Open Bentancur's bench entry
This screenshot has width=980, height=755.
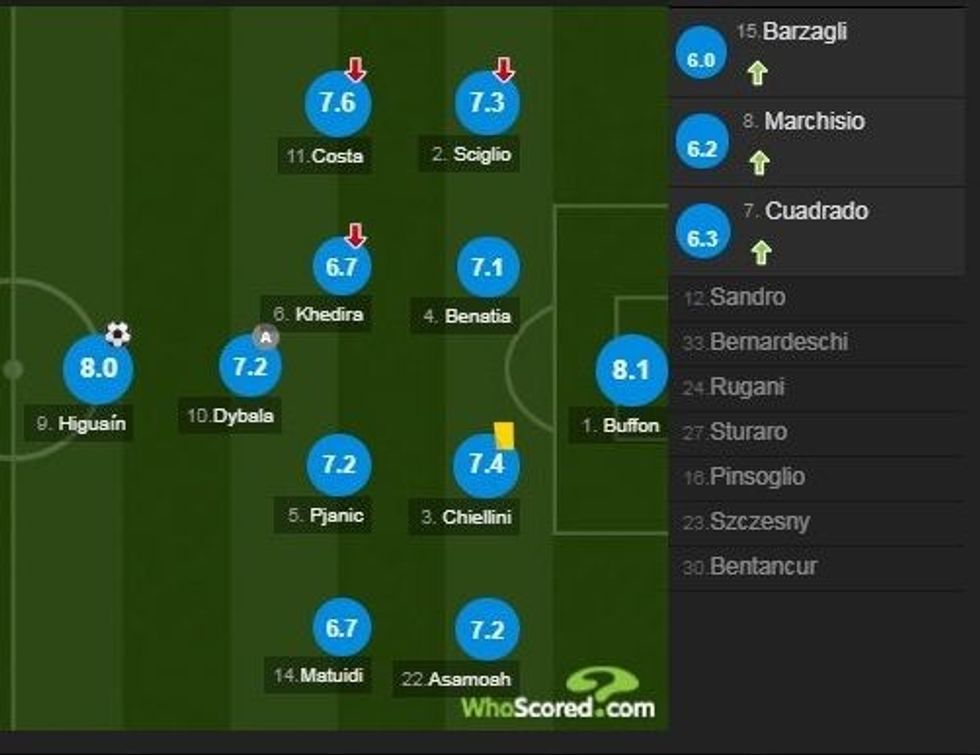click(x=763, y=566)
